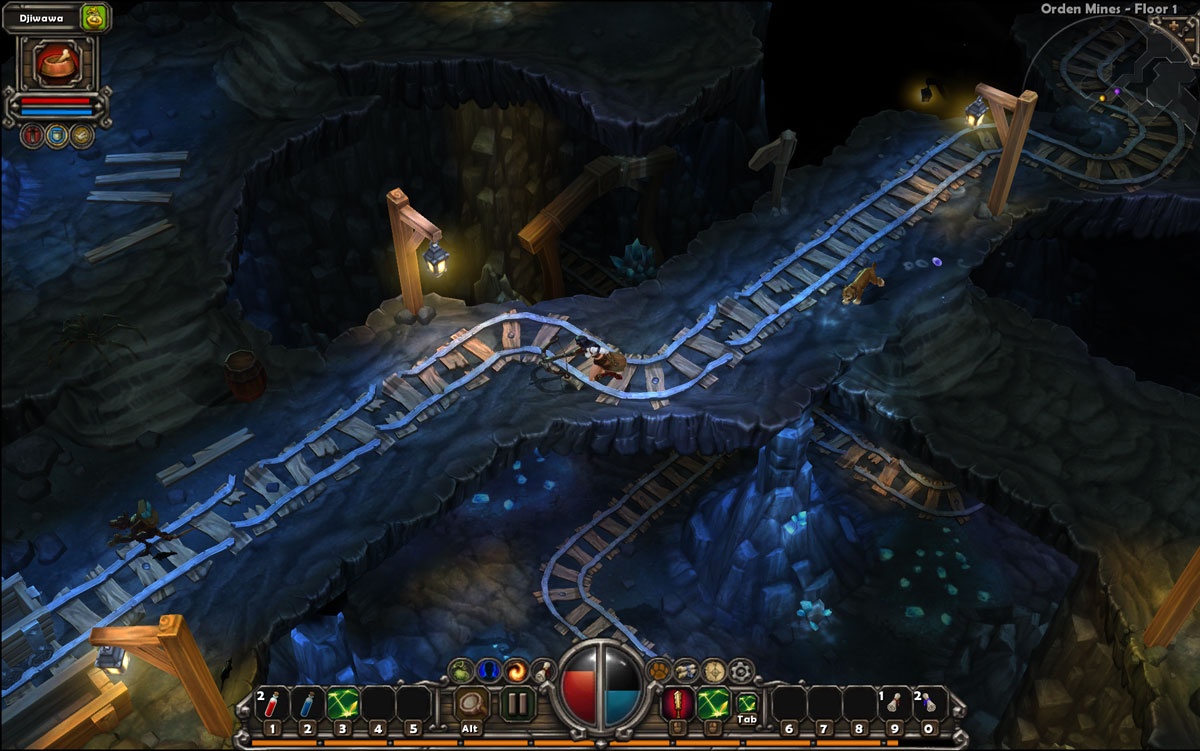The image size is (1200, 751).
Task: Use the red health potion in slot 1
Action: (x=272, y=704)
